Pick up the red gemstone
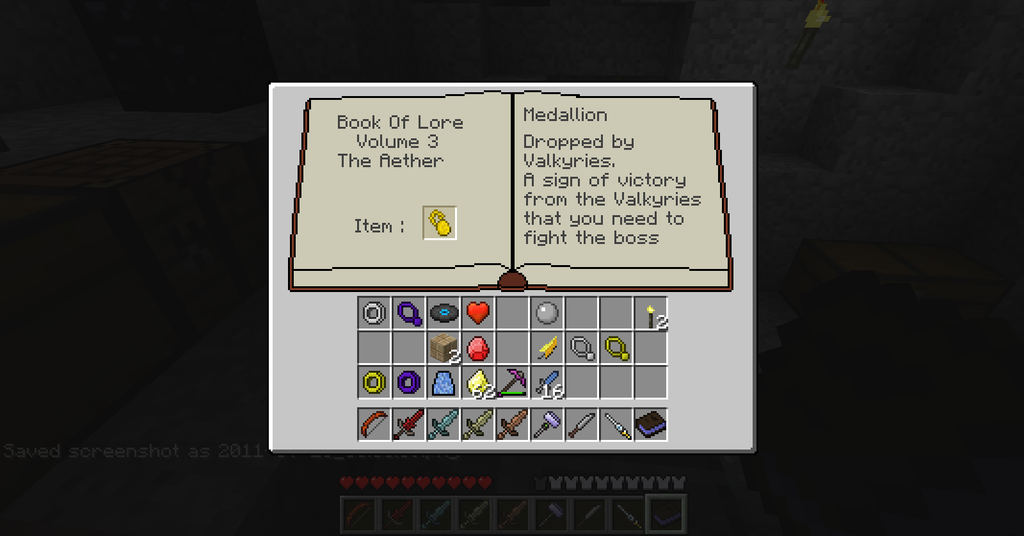This screenshot has height=536, width=1024. click(x=478, y=348)
